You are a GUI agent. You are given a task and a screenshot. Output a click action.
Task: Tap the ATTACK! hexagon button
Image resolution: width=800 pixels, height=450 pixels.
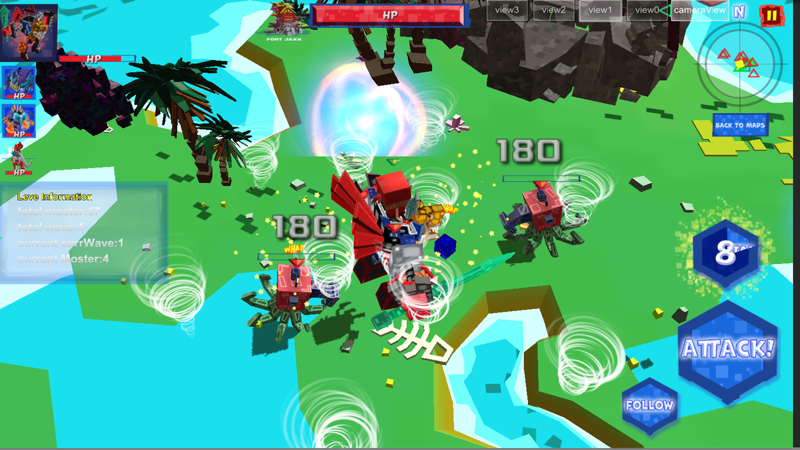click(x=727, y=350)
